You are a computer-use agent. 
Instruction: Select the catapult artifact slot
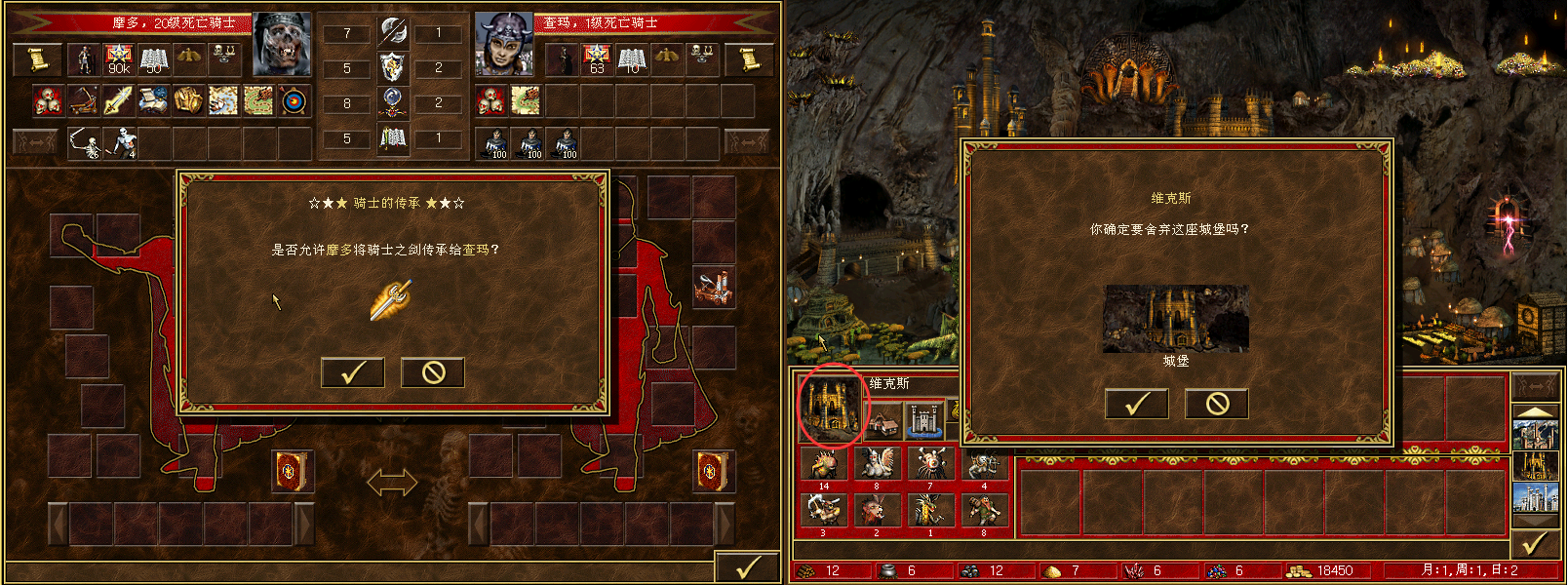[714, 289]
